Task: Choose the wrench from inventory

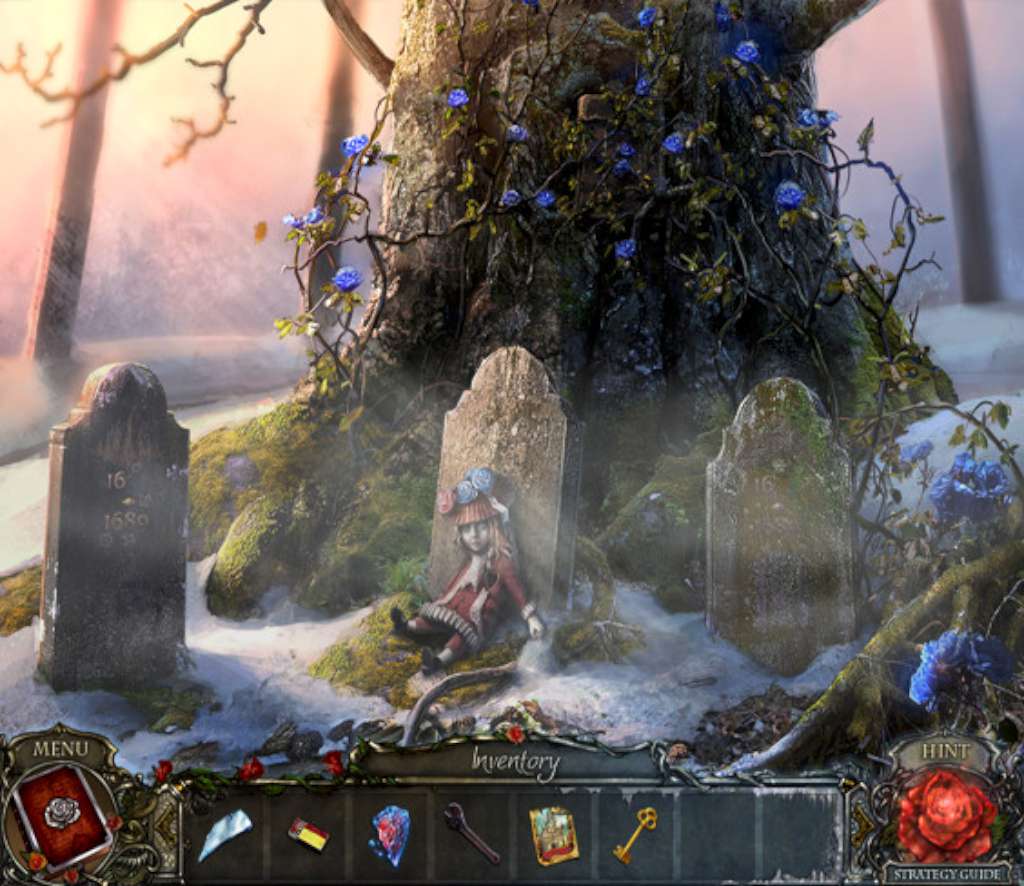Action: click(472, 832)
